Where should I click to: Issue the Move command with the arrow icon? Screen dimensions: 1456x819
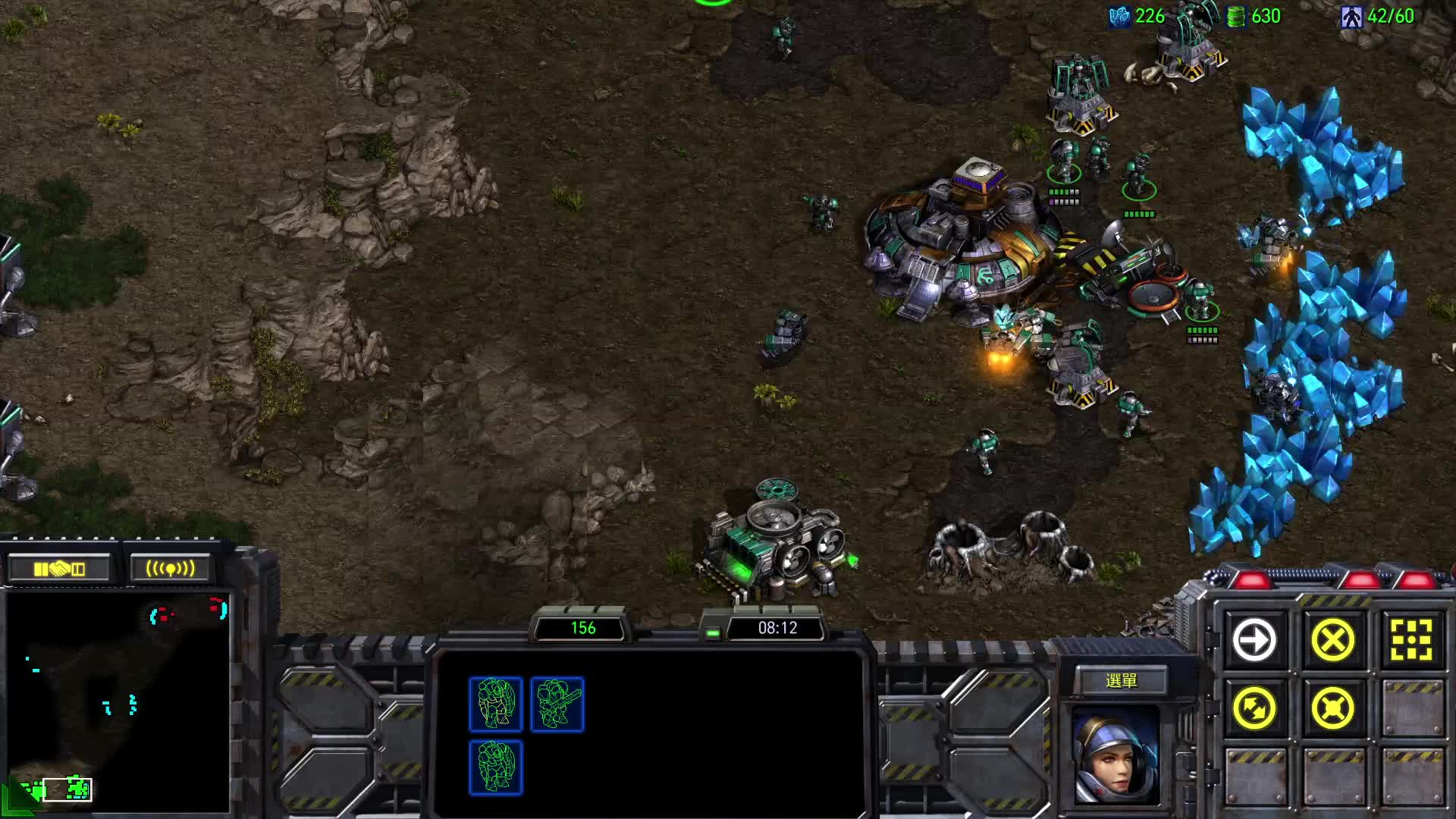(x=1254, y=640)
